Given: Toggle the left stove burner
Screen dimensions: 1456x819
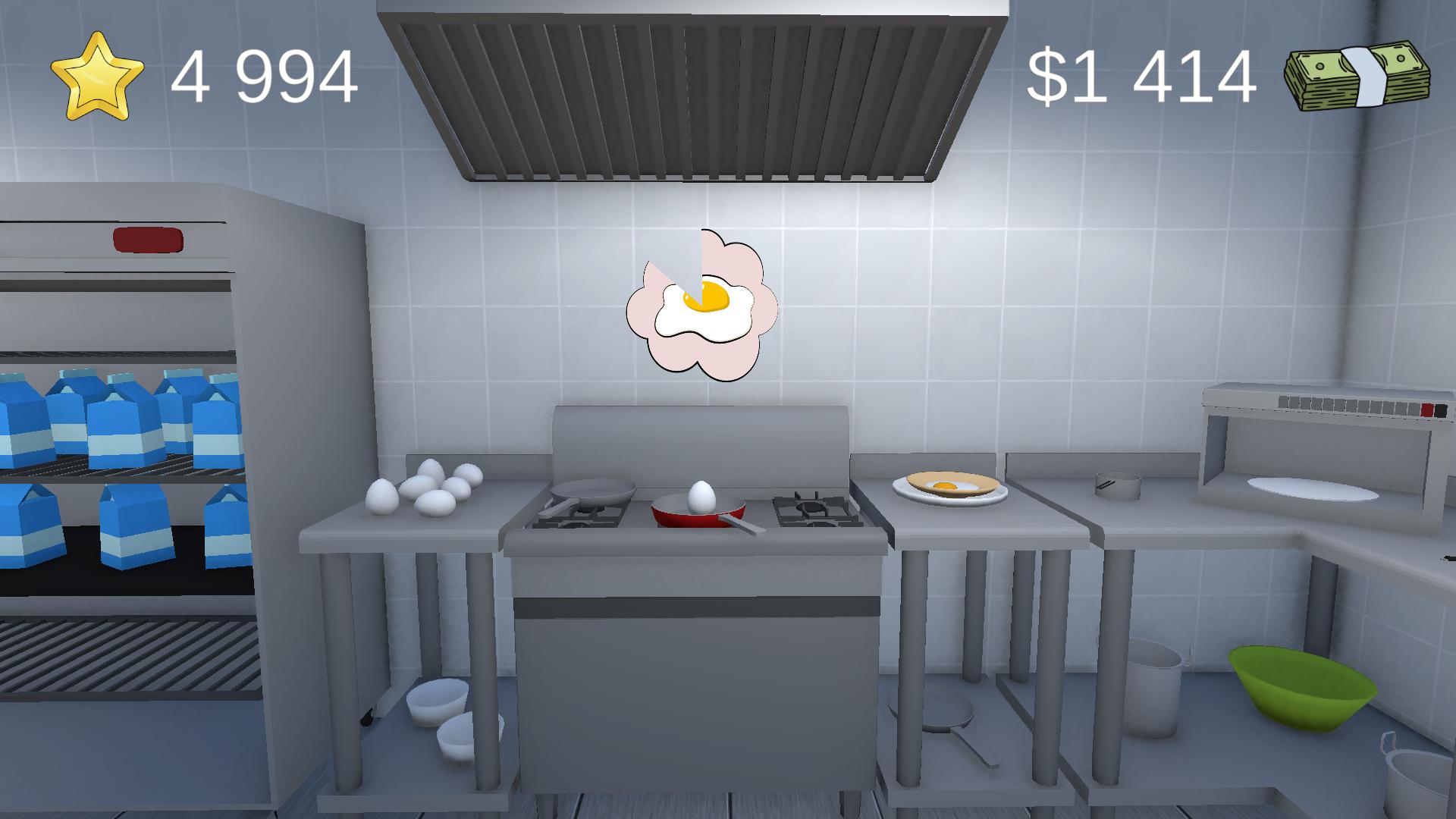Looking at the screenshot, I should coord(579,519).
